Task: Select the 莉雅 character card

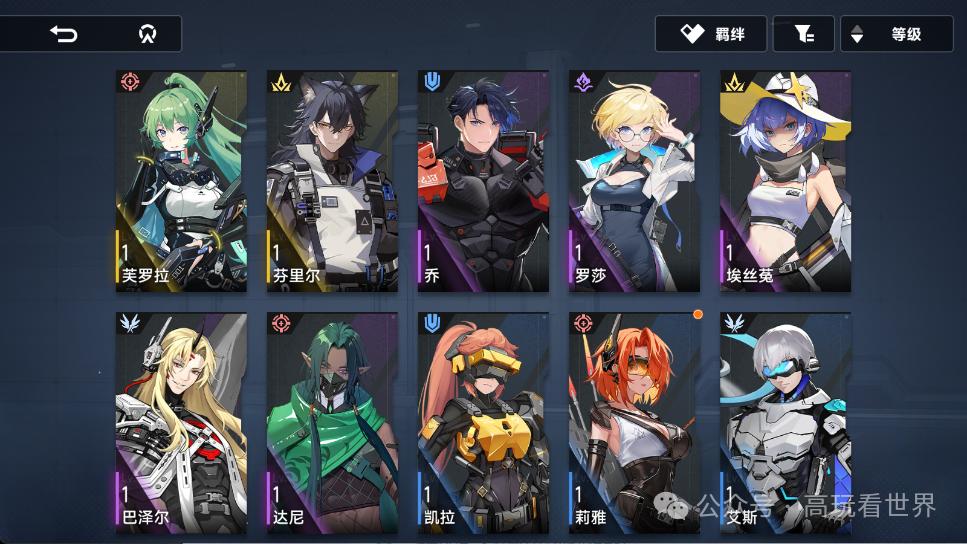Action: [x=634, y=420]
